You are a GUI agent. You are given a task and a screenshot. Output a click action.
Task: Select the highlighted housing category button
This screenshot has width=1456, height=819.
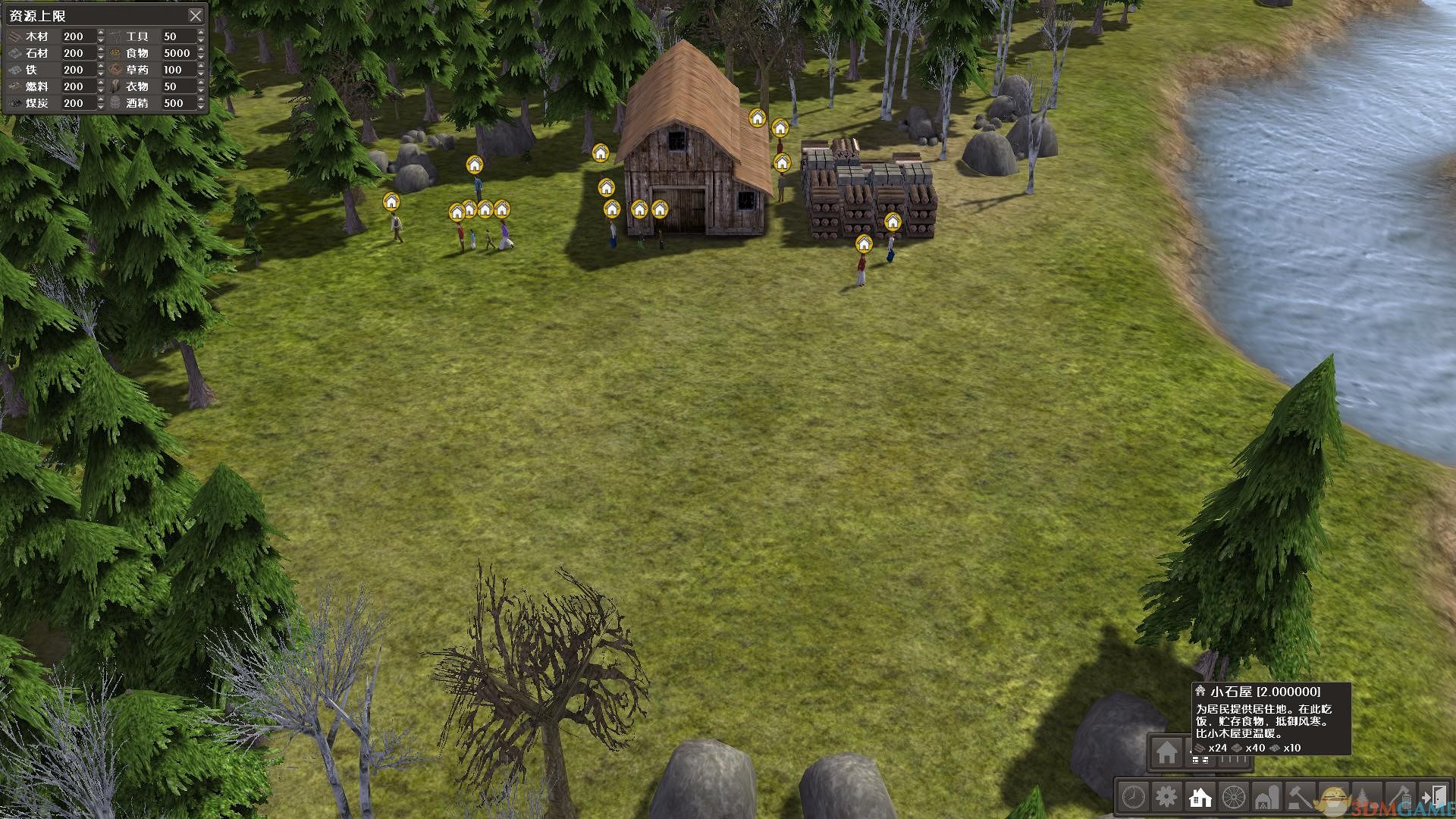click(1200, 797)
